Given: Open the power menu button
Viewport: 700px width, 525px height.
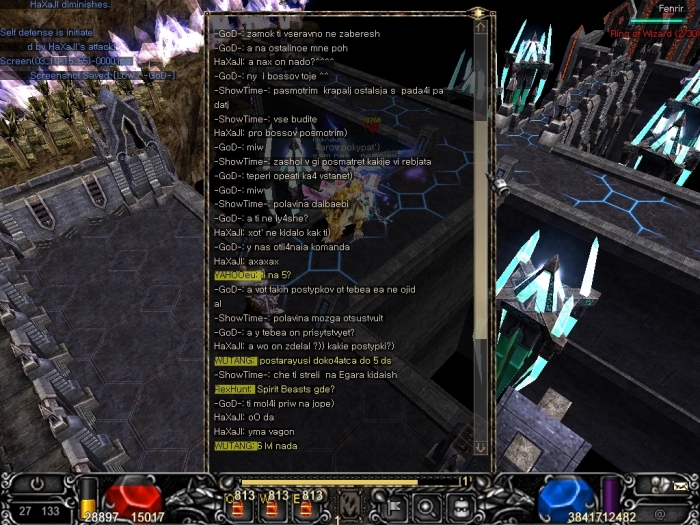Looking at the screenshot, I should pyautogui.click(x=37, y=482).
